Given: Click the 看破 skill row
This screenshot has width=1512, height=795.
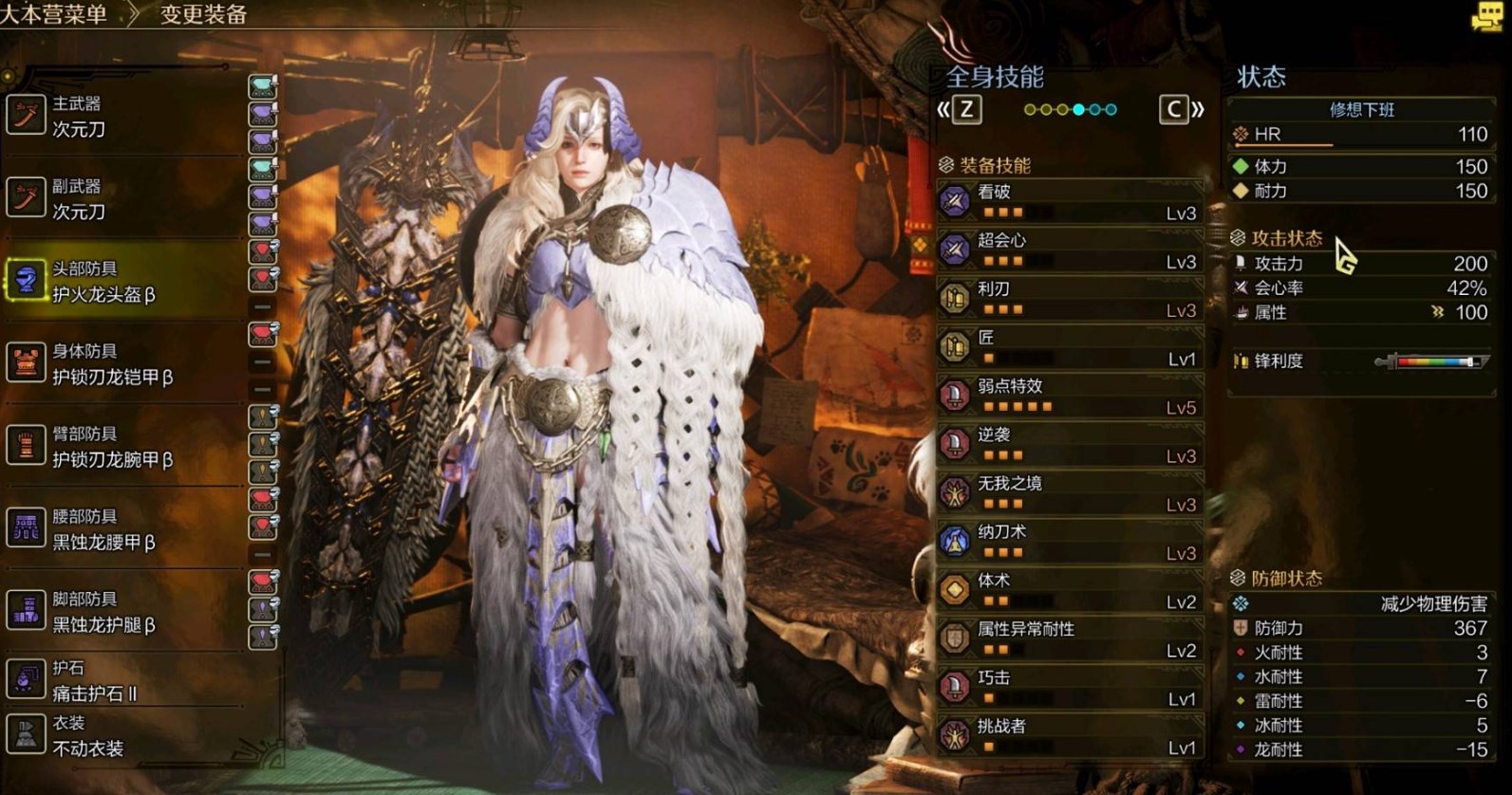Looking at the screenshot, I should 1070,201.
